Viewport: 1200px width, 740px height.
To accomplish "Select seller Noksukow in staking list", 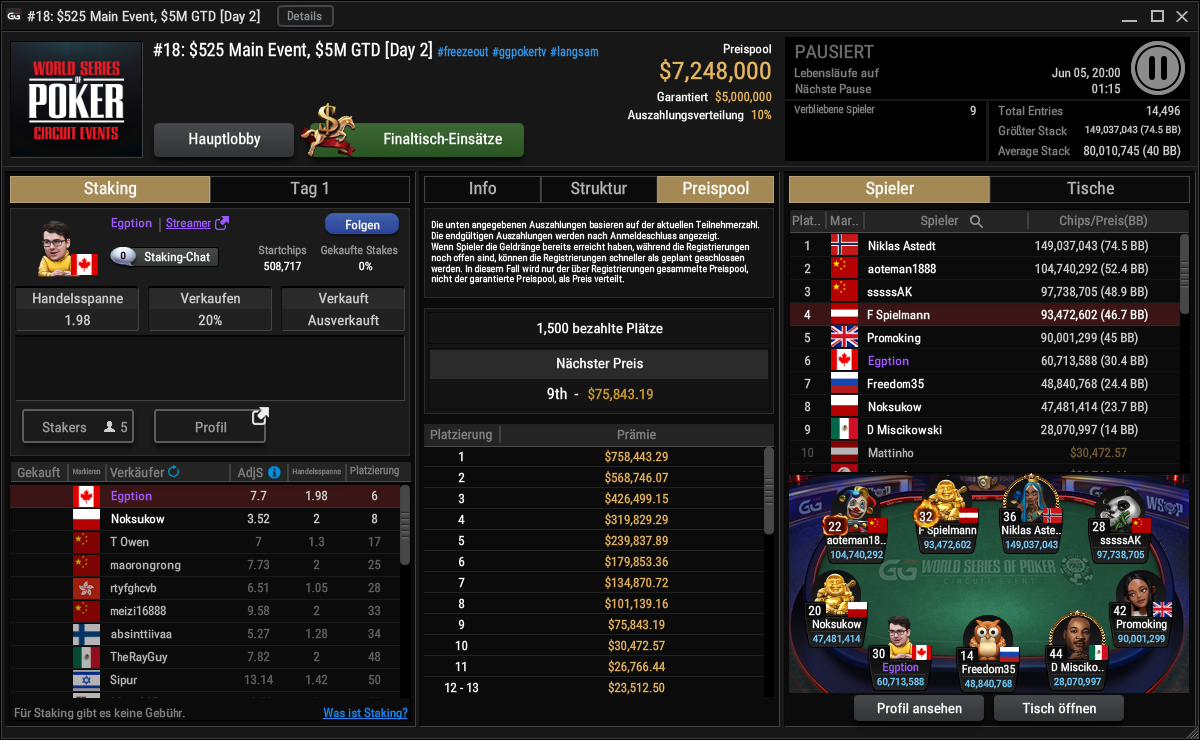I will pos(137,519).
